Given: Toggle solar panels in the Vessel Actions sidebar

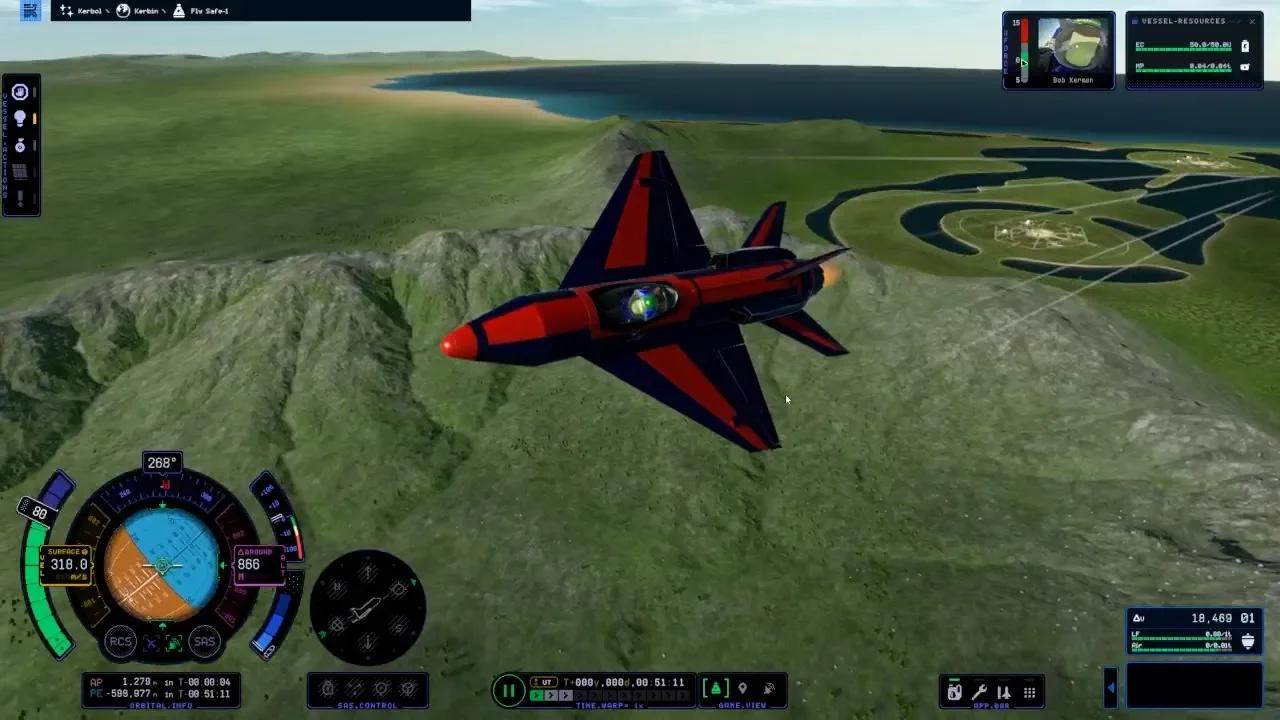Looking at the screenshot, I should click(x=19, y=171).
